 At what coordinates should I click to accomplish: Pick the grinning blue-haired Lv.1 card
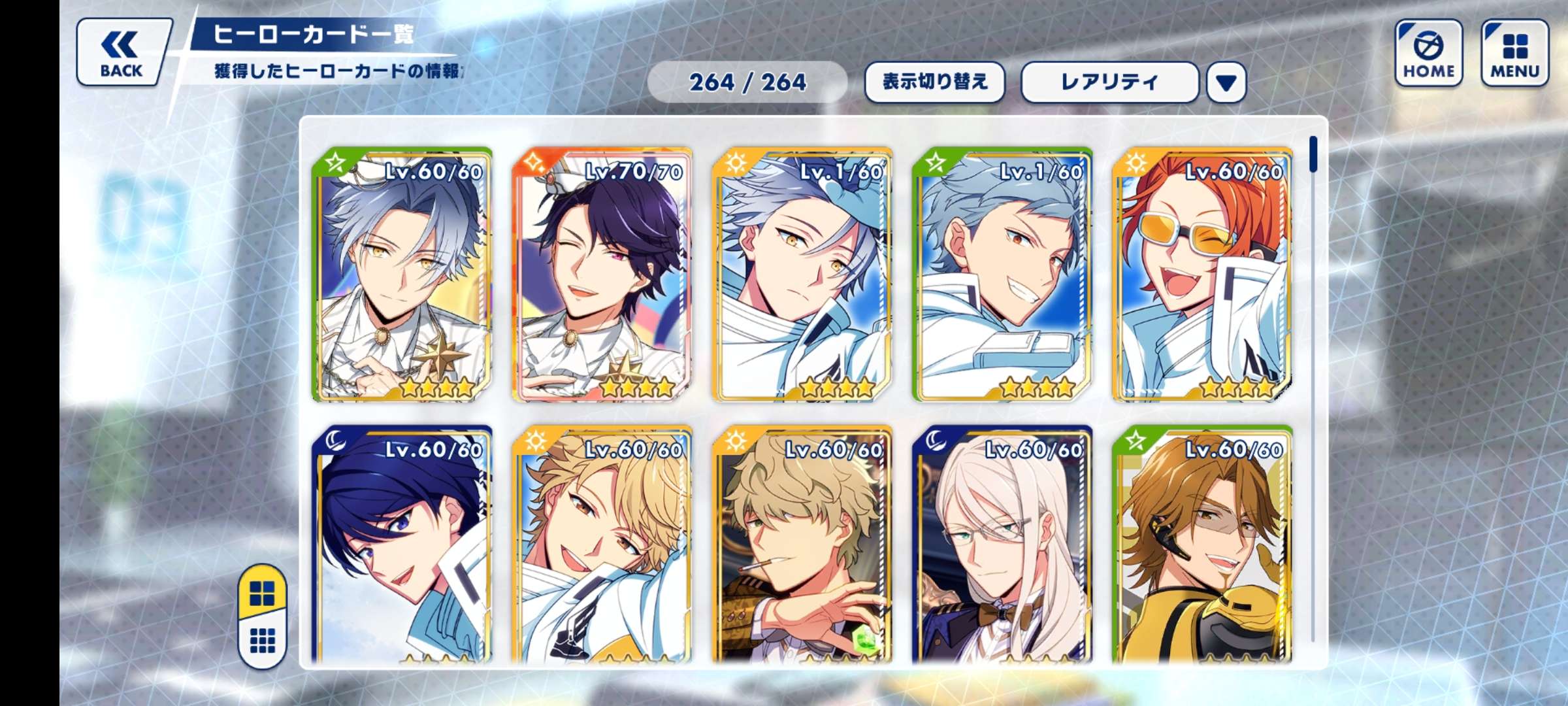tap(1002, 275)
